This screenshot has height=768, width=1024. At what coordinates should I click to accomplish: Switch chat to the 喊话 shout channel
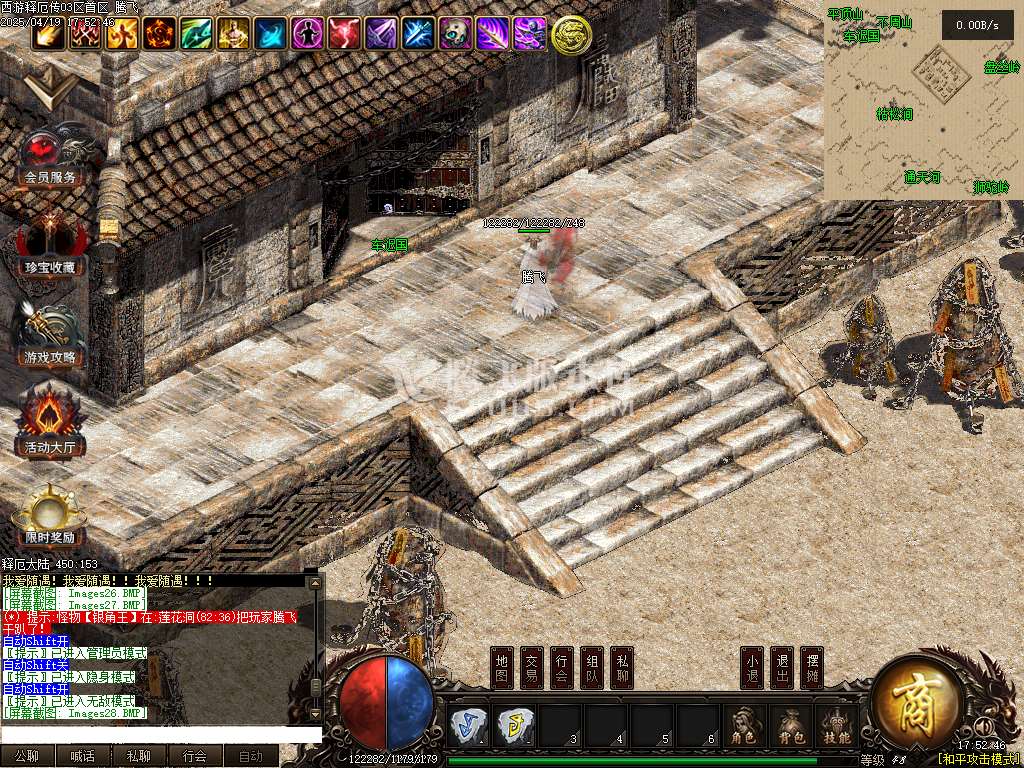coord(83,757)
